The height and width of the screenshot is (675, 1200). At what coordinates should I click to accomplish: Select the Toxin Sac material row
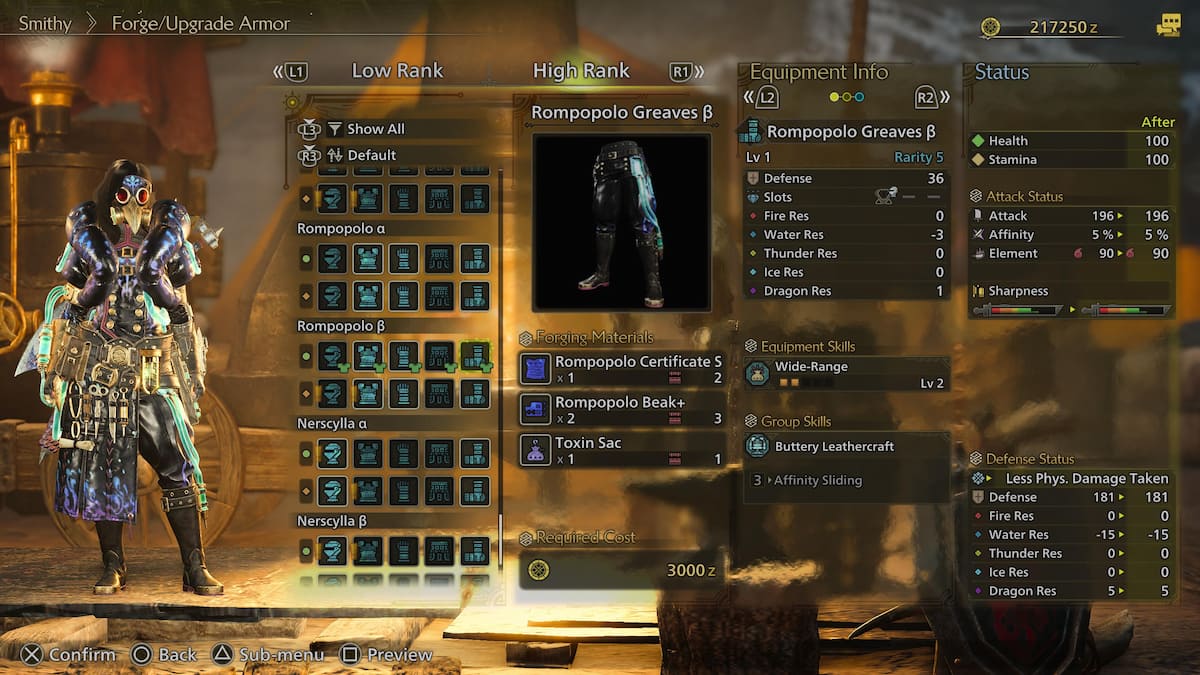point(621,450)
